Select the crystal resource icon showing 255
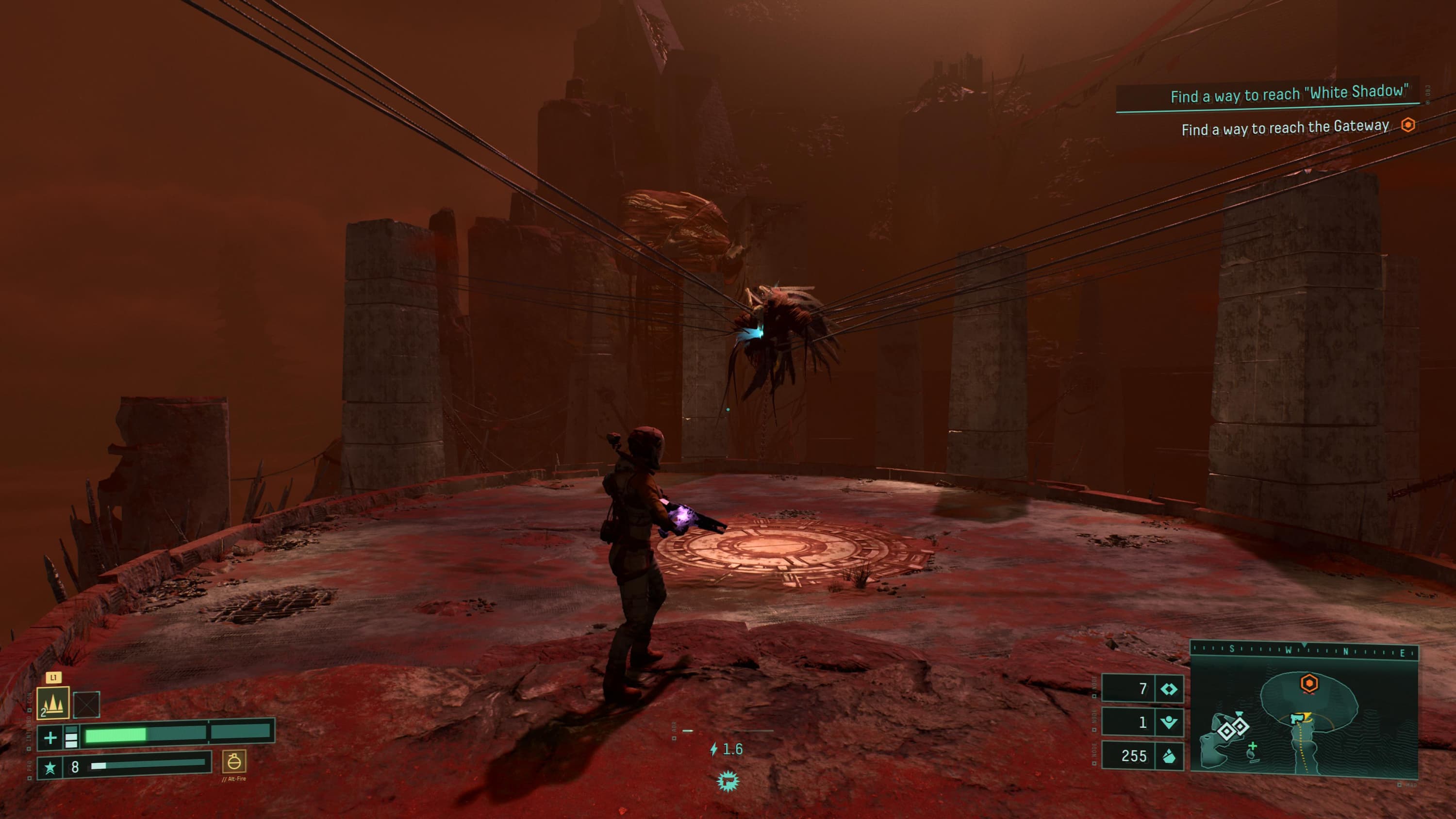Screen dimensions: 1456x819 click(1168, 756)
